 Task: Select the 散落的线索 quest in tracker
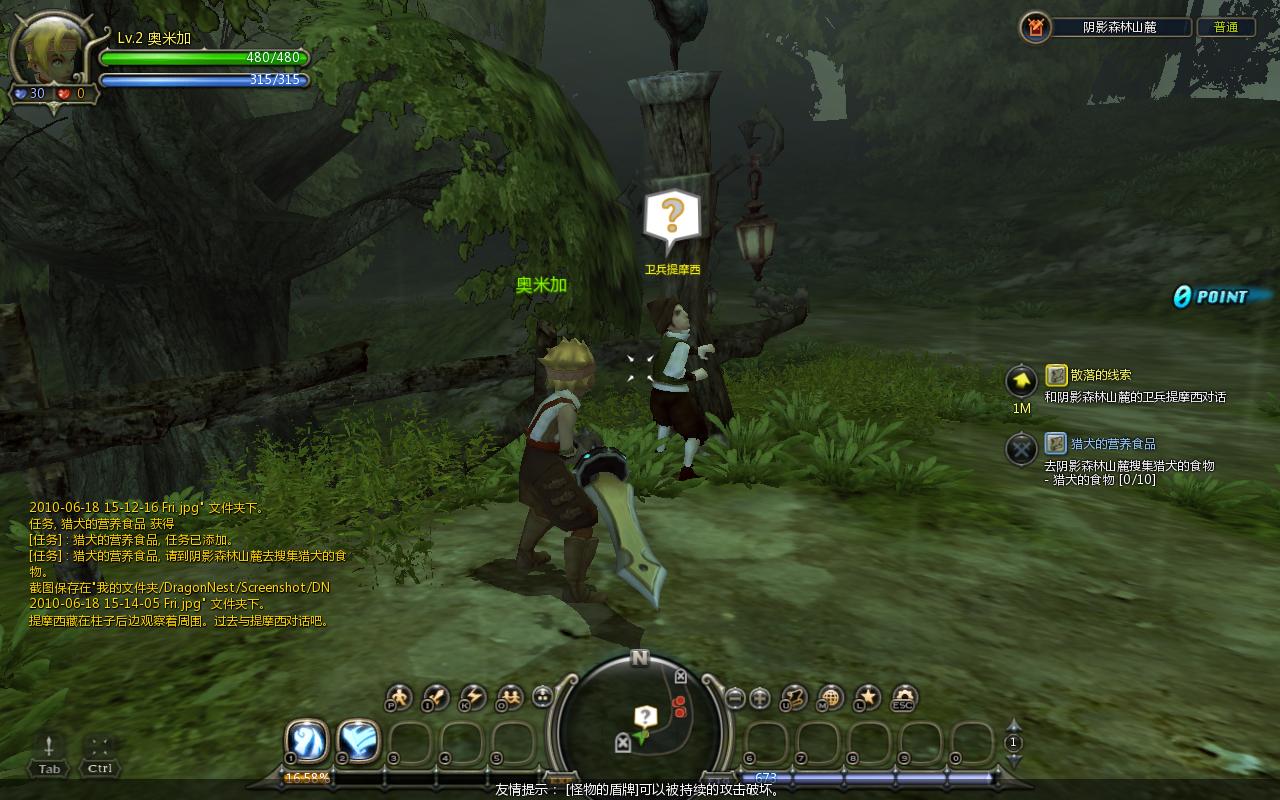pyautogui.click(x=1100, y=375)
